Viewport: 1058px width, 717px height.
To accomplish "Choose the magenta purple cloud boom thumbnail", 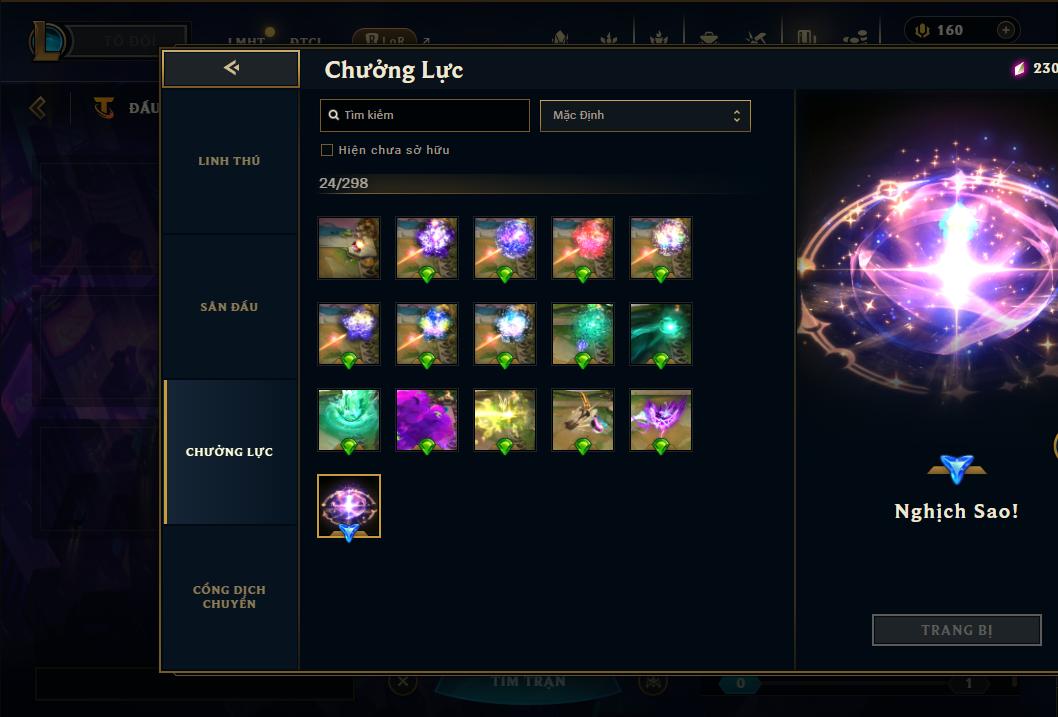I will (x=427, y=419).
